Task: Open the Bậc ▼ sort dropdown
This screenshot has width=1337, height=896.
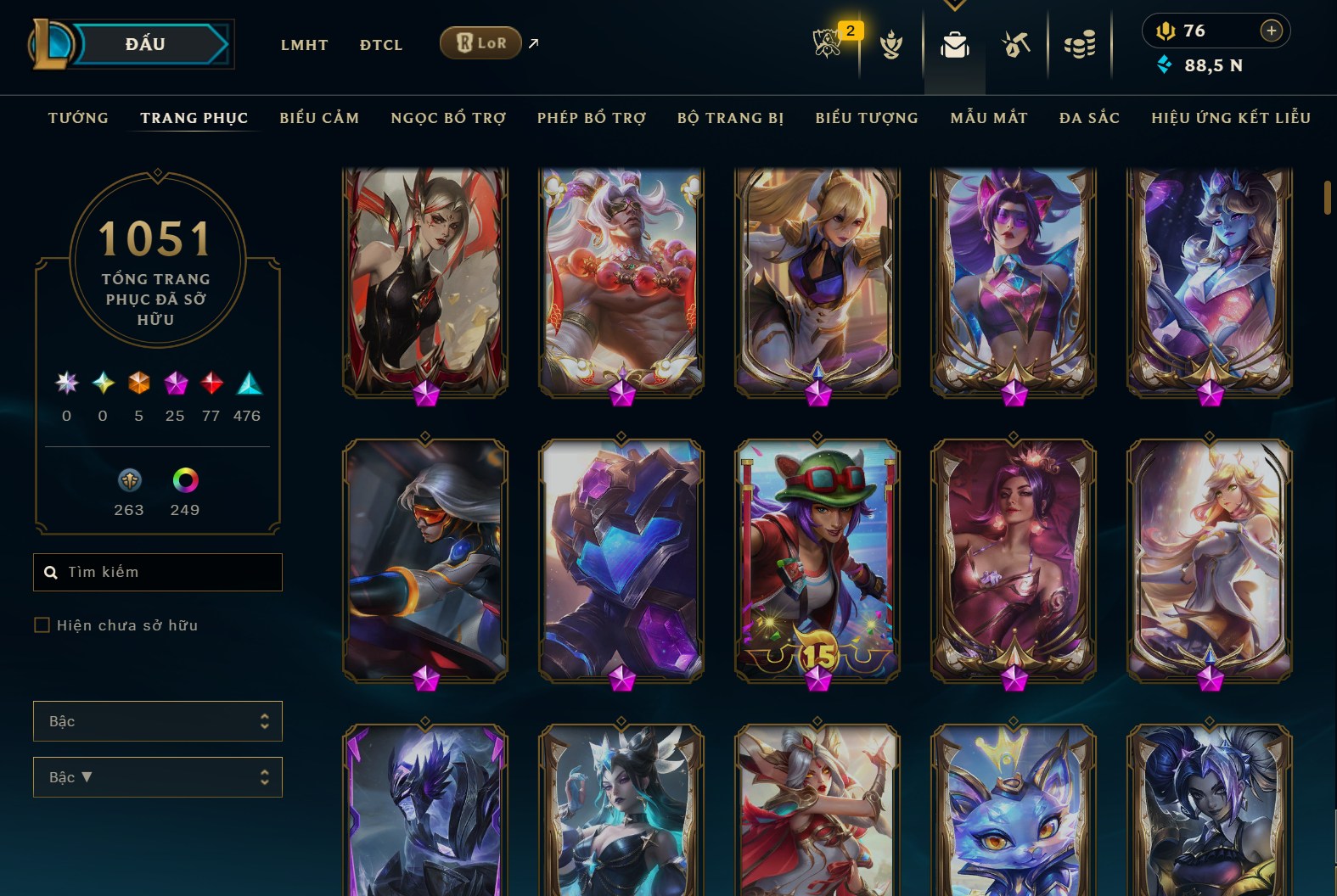Action: pos(158,776)
